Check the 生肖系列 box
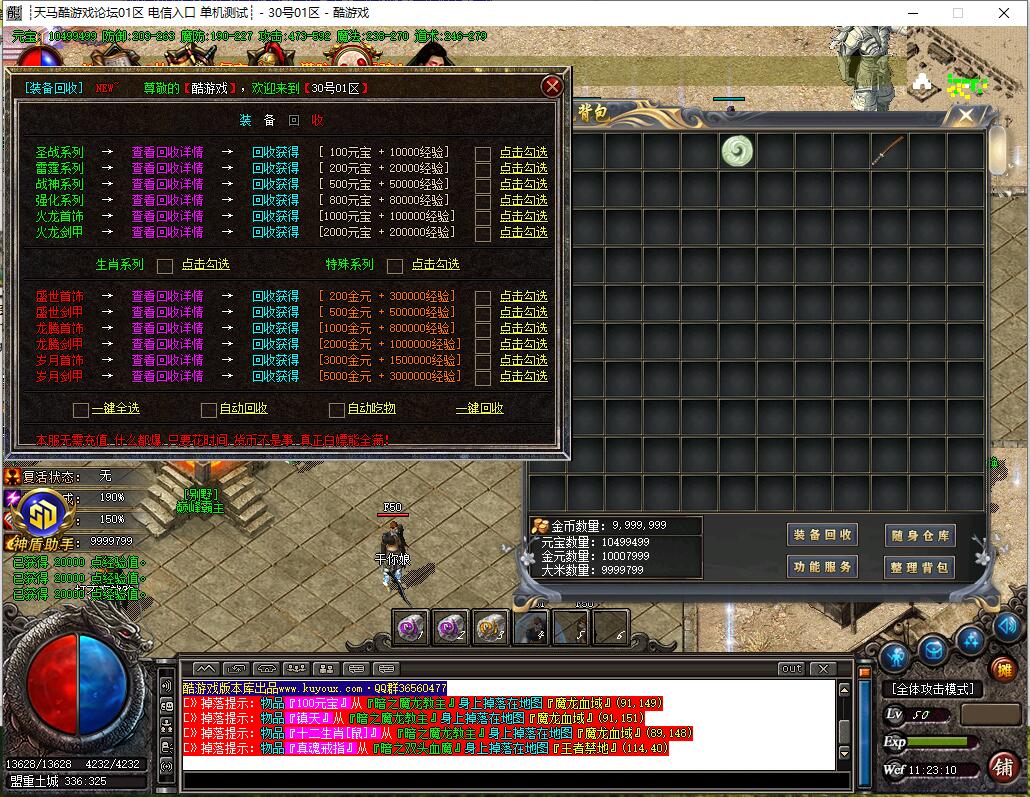The width and height of the screenshot is (1030, 797). pos(165,265)
